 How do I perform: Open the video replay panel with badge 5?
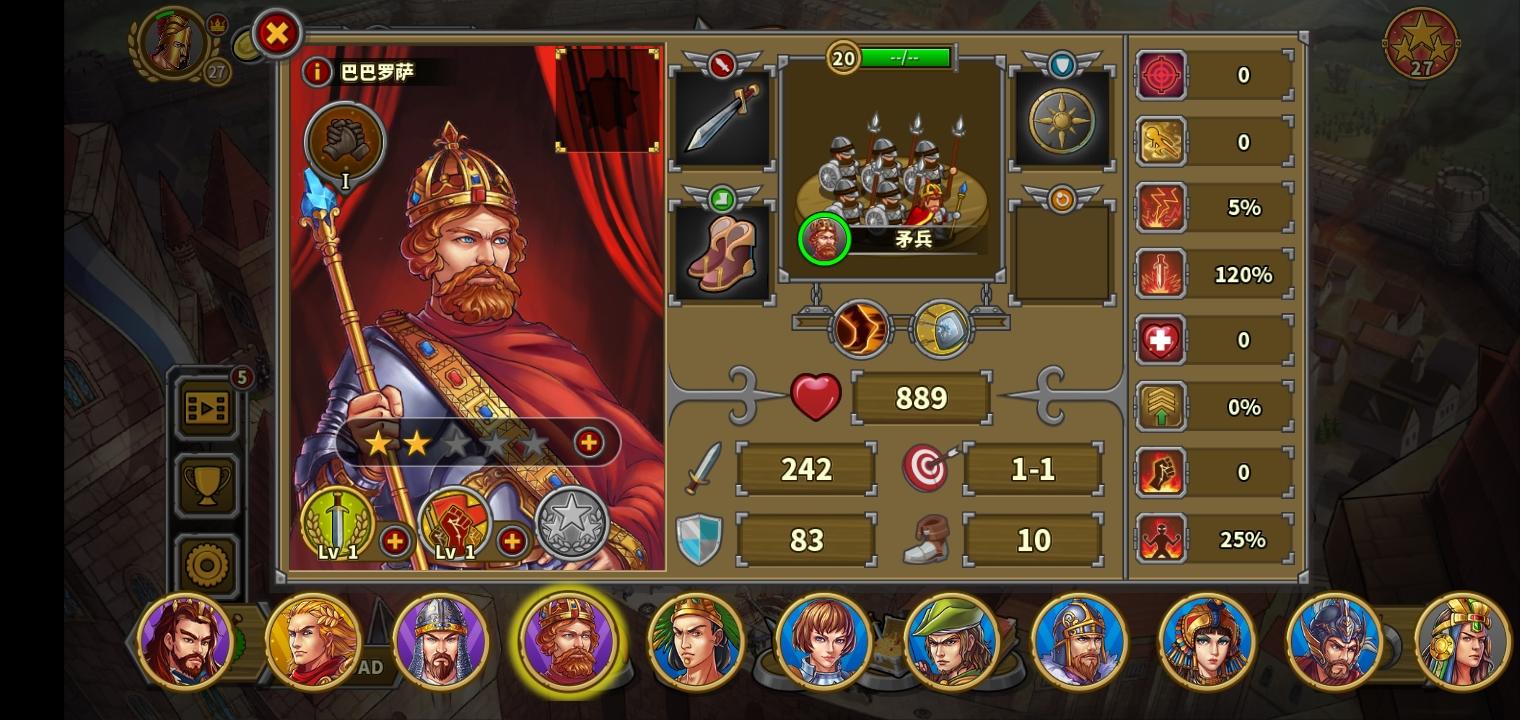[206, 408]
